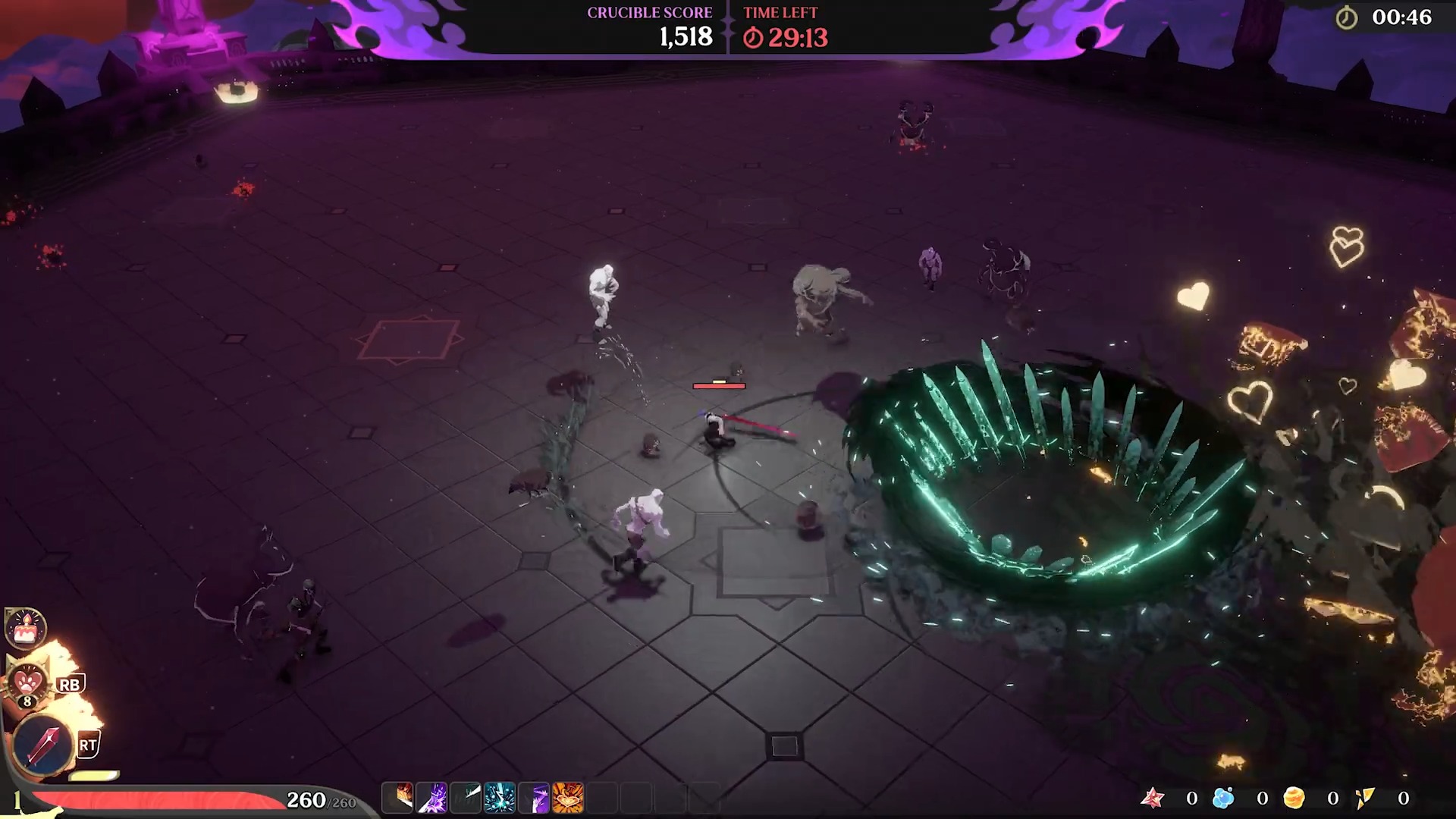Pick the dark green slash slot
The height and width of the screenshot is (819, 1456).
click(x=466, y=798)
